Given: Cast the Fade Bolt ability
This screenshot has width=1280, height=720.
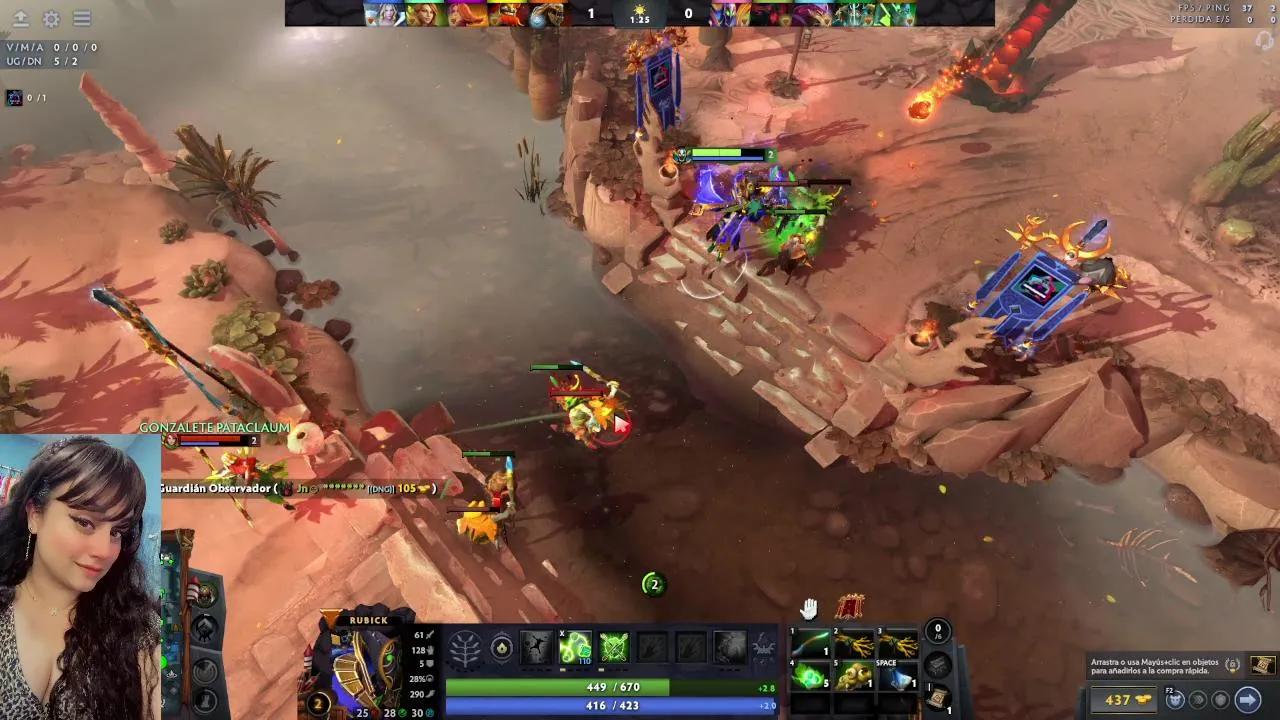Looking at the screenshot, I should [x=575, y=648].
